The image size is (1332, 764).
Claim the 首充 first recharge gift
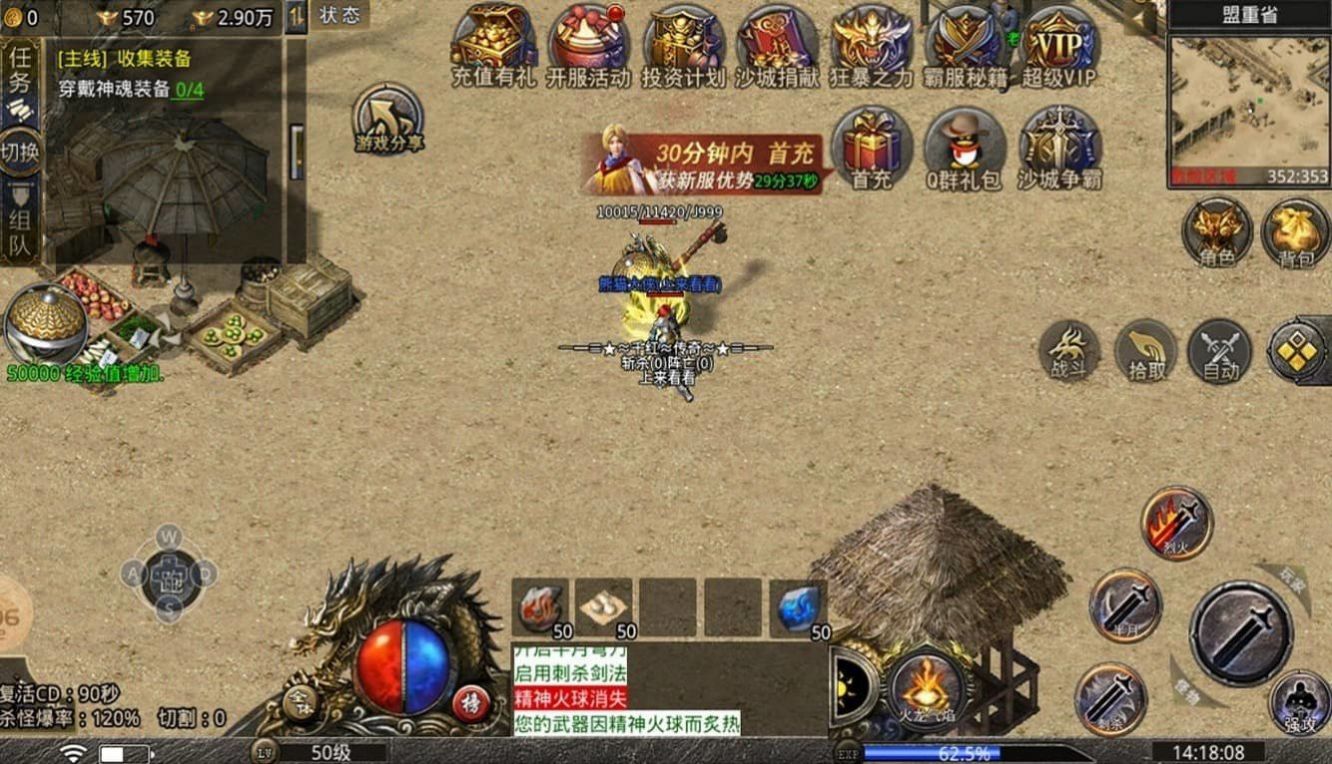(870, 150)
